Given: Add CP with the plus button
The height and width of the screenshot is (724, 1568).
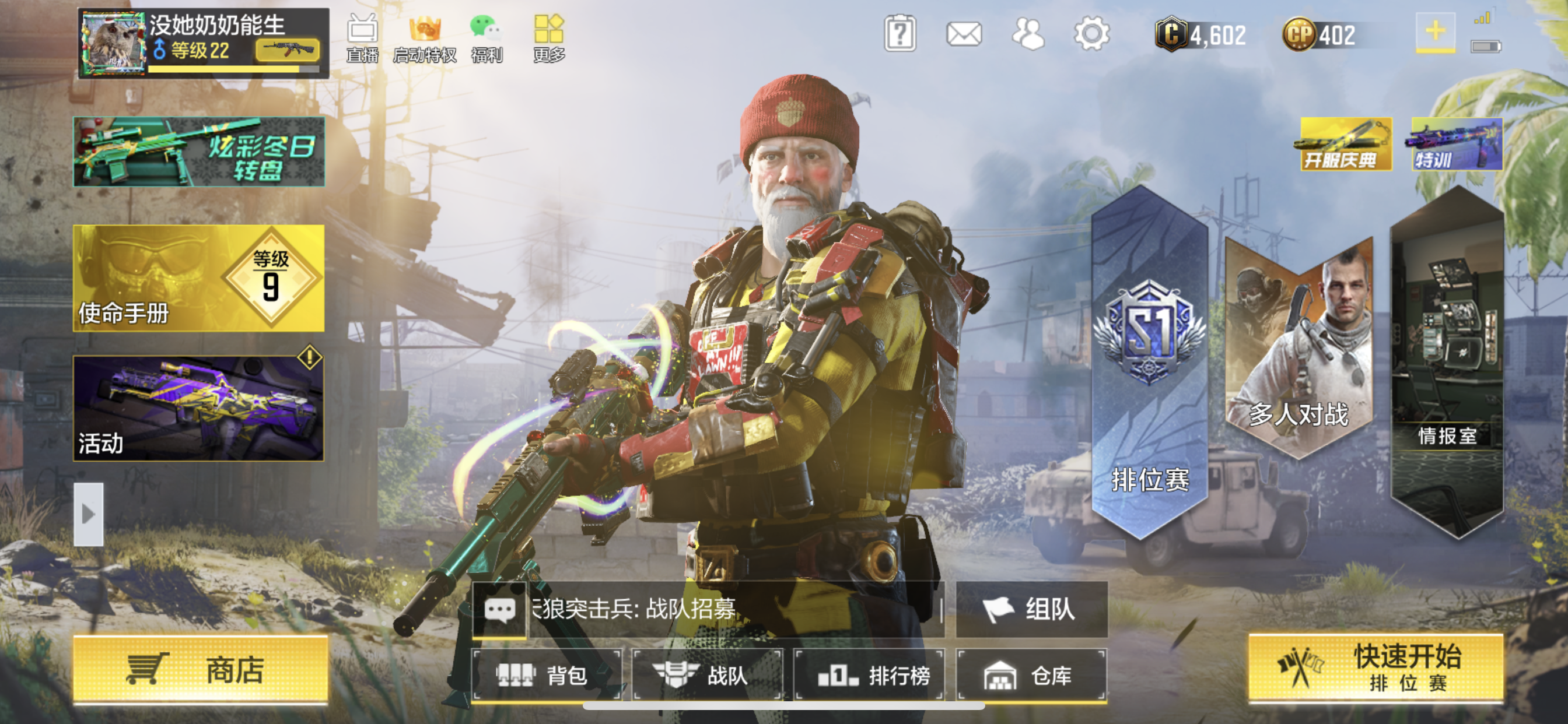Looking at the screenshot, I should point(1434,31).
